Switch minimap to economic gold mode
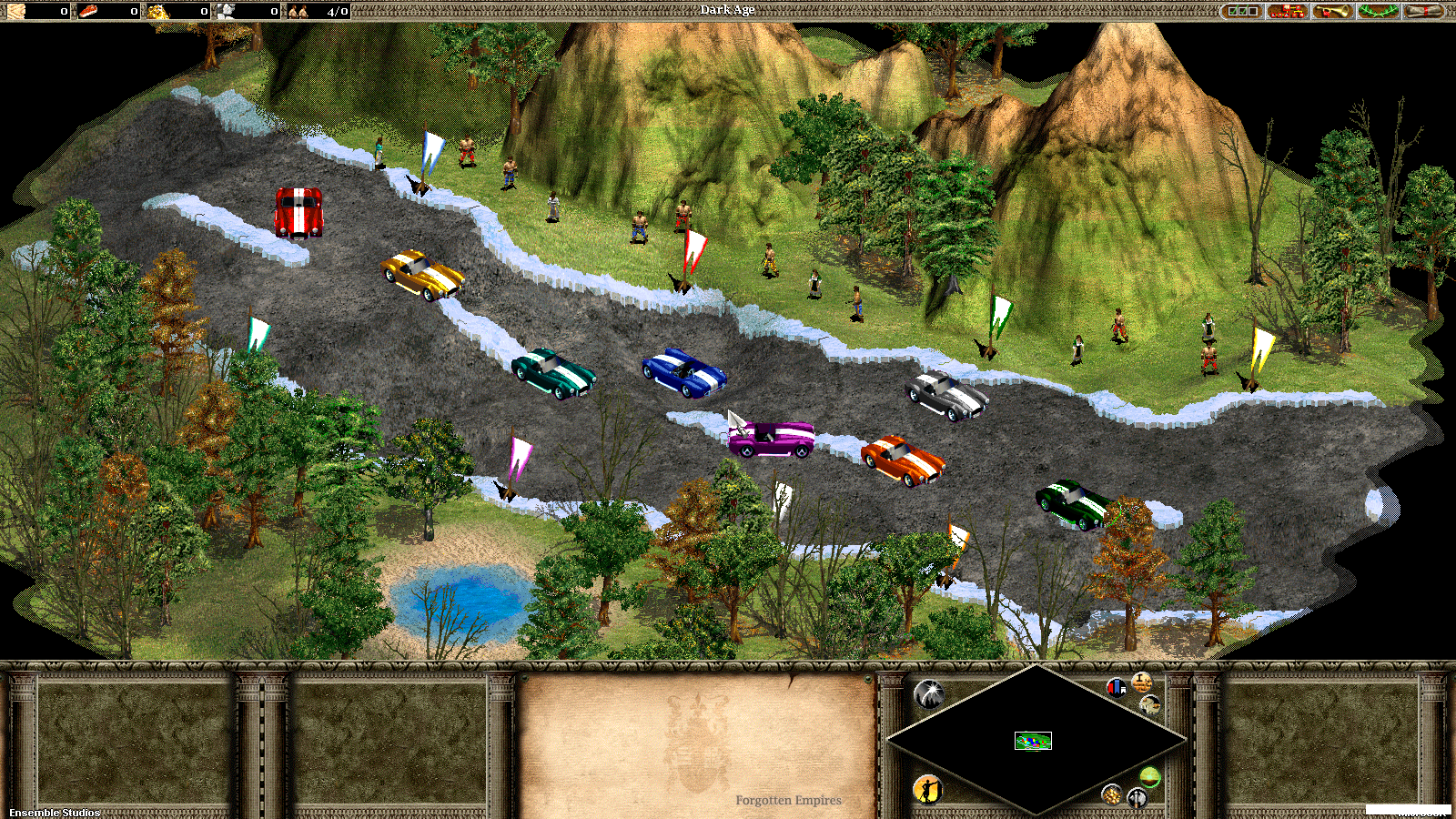The height and width of the screenshot is (819, 1456). pos(1111,794)
